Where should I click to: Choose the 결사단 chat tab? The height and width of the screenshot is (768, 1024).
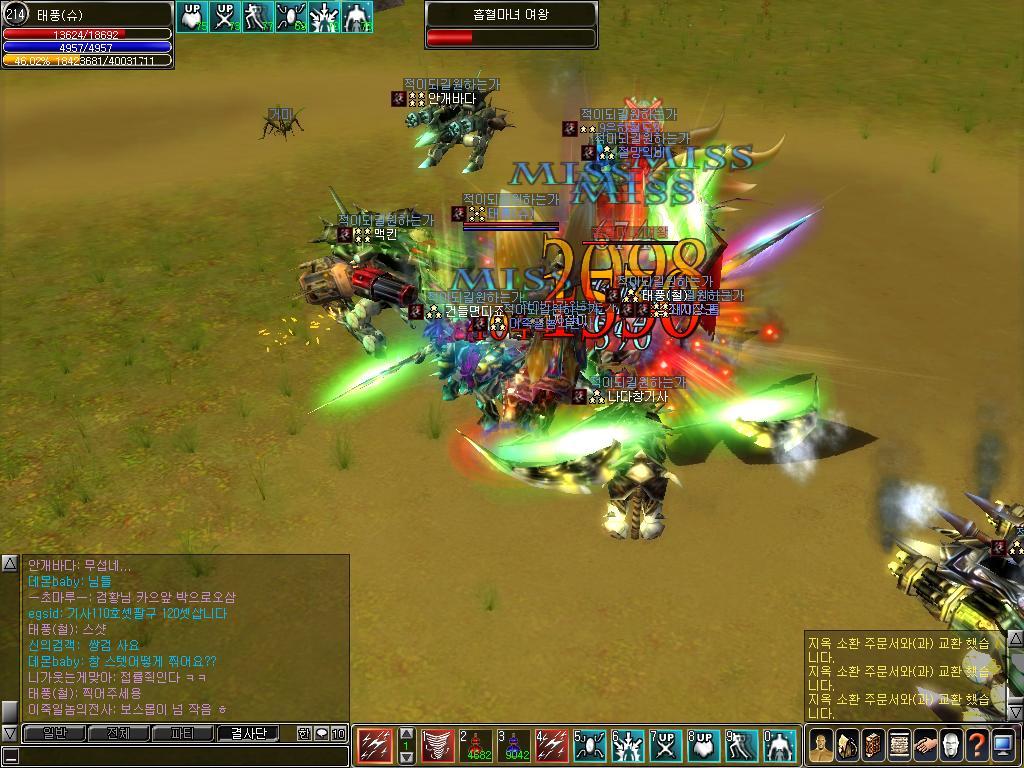tap(248, 733)
